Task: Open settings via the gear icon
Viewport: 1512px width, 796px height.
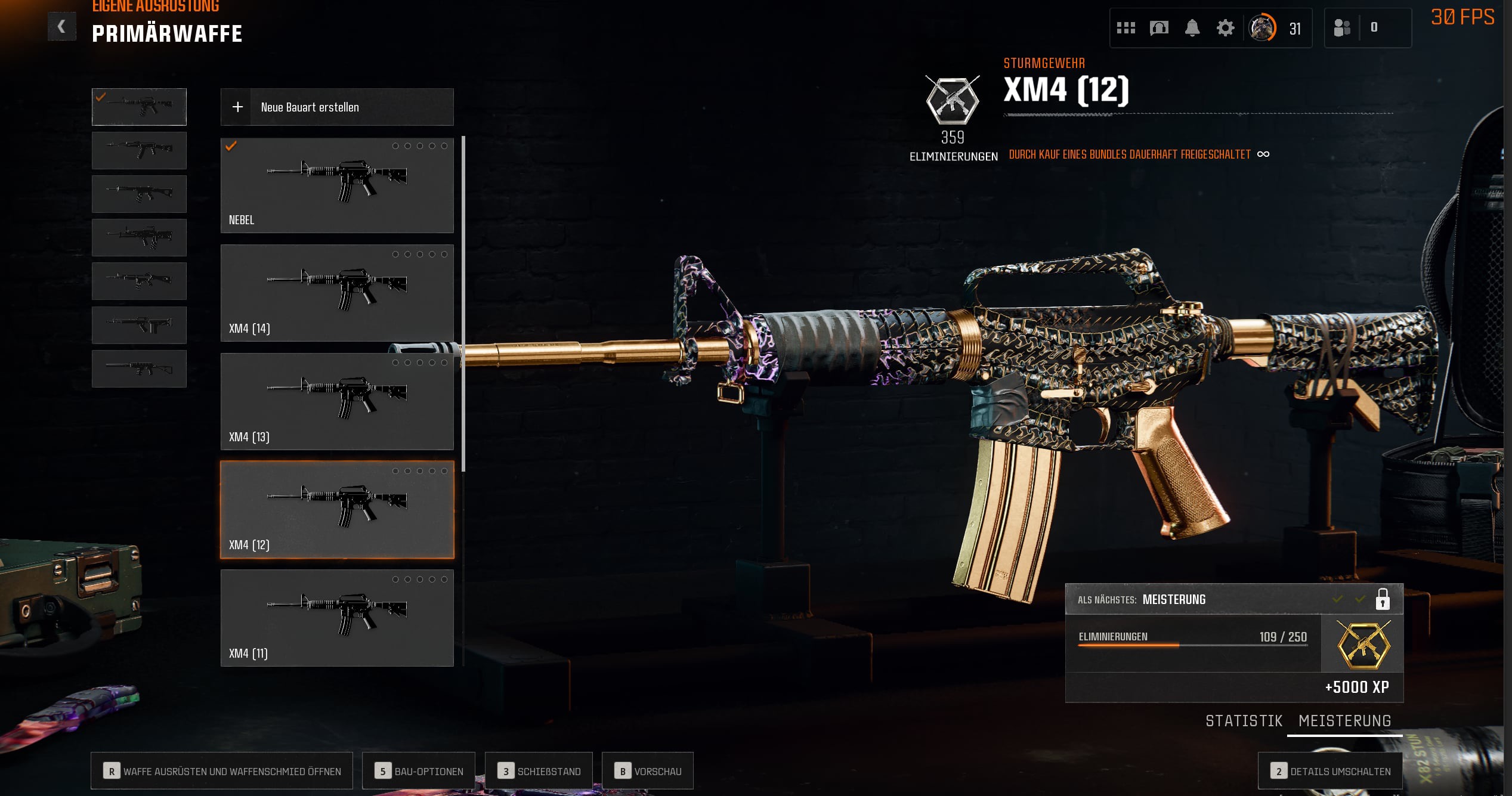Action: point(1225,28)
